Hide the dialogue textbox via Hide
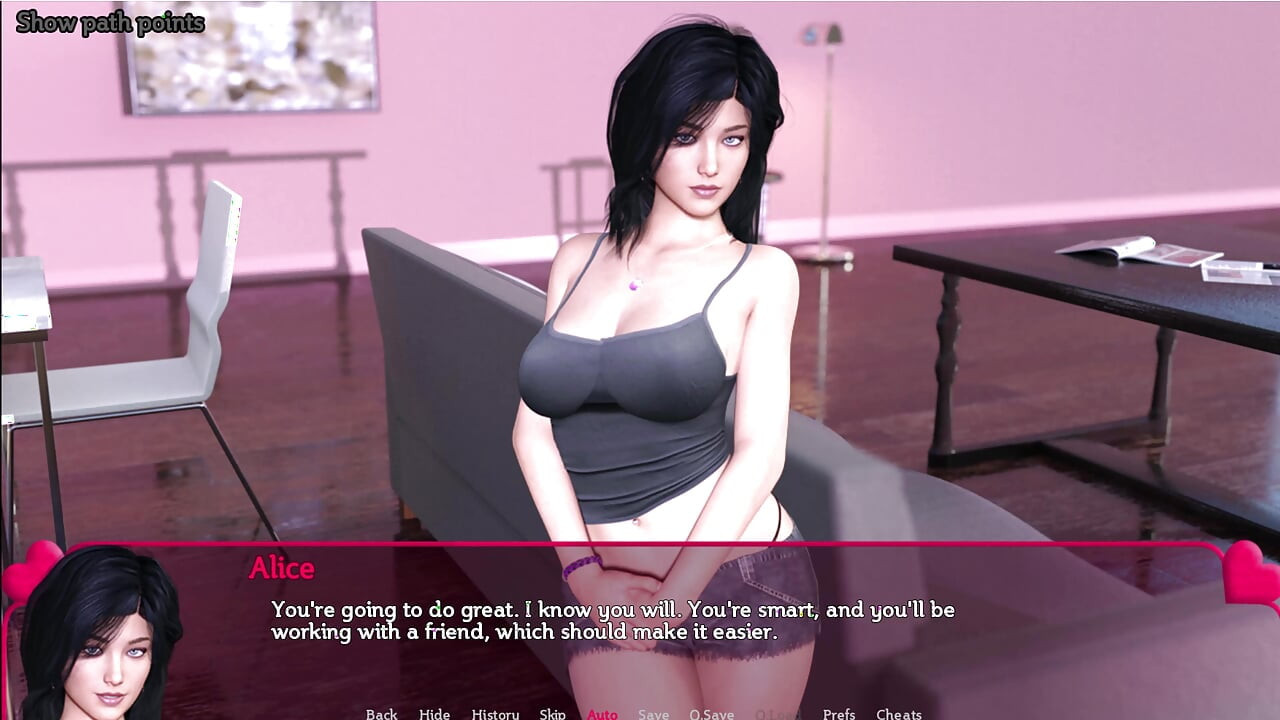 click(435, 713)
